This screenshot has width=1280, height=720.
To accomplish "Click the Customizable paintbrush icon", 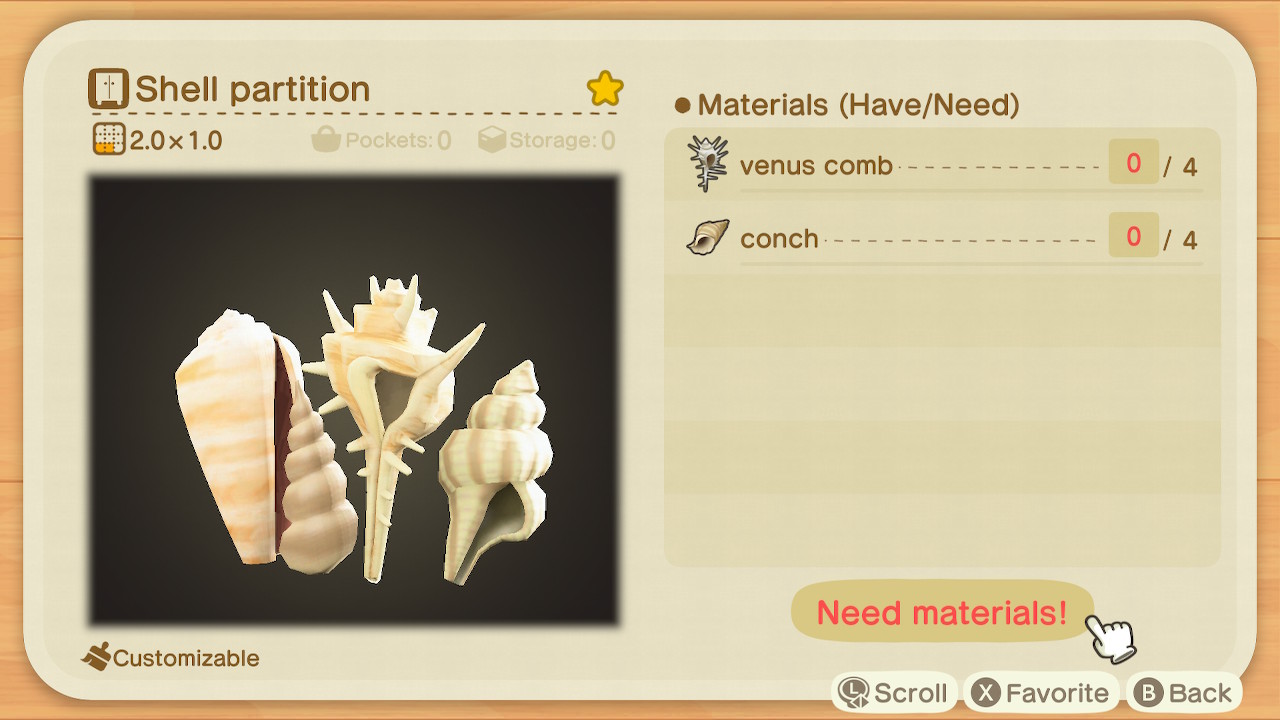I will (x=97, y=658).
